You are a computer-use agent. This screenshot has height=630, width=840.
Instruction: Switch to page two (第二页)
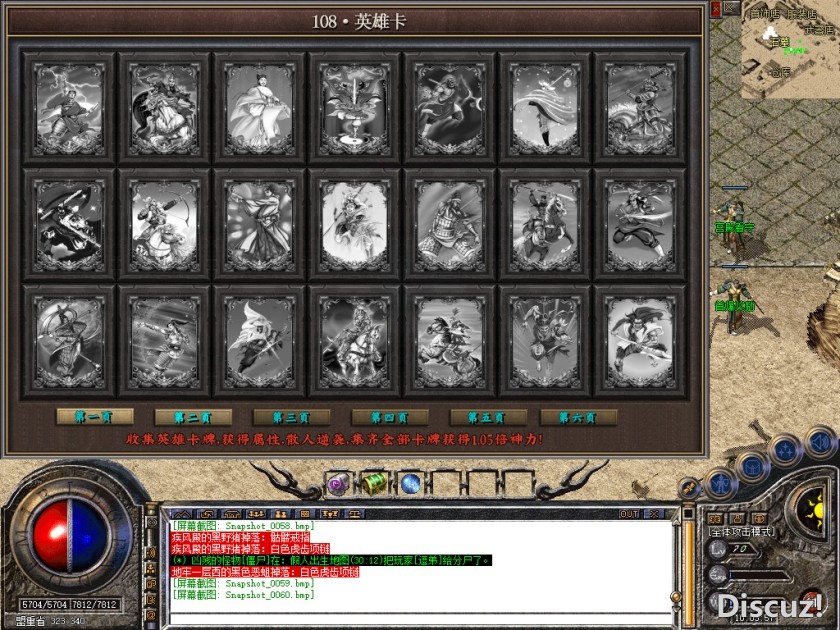click(x=185, y=417)
